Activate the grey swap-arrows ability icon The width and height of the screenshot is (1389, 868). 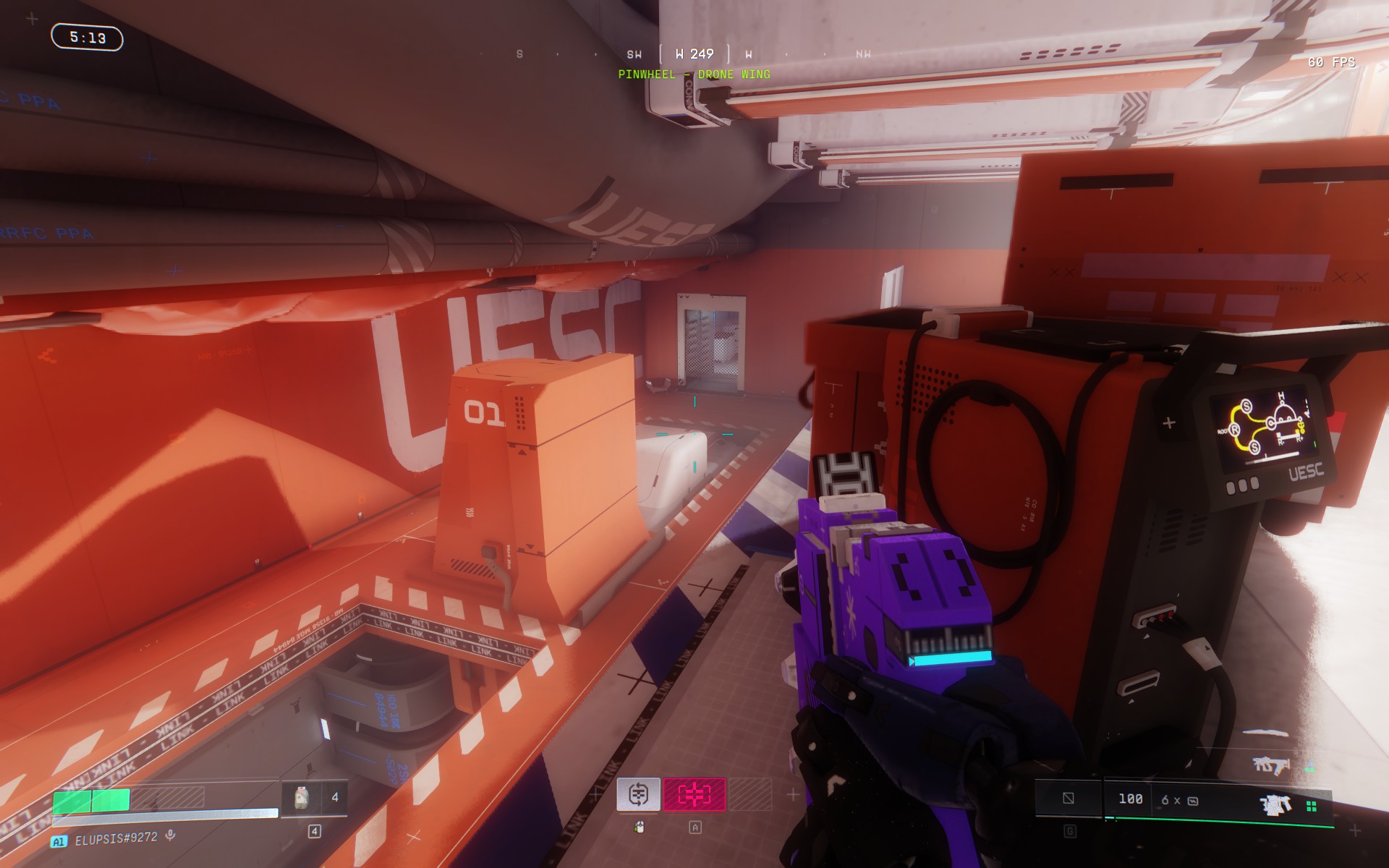click(x=638, y=794)
